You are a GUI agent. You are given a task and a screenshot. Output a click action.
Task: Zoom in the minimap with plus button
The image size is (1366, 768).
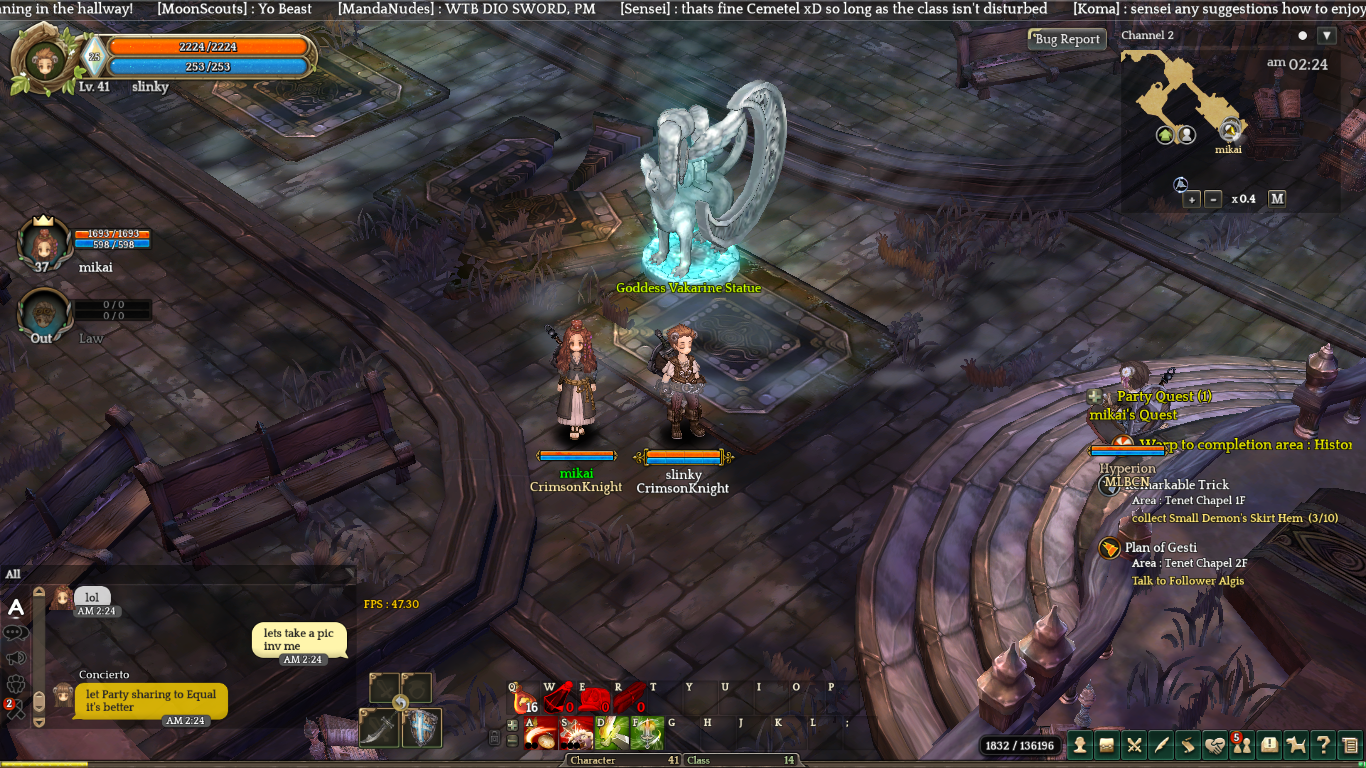[1191, 199]
